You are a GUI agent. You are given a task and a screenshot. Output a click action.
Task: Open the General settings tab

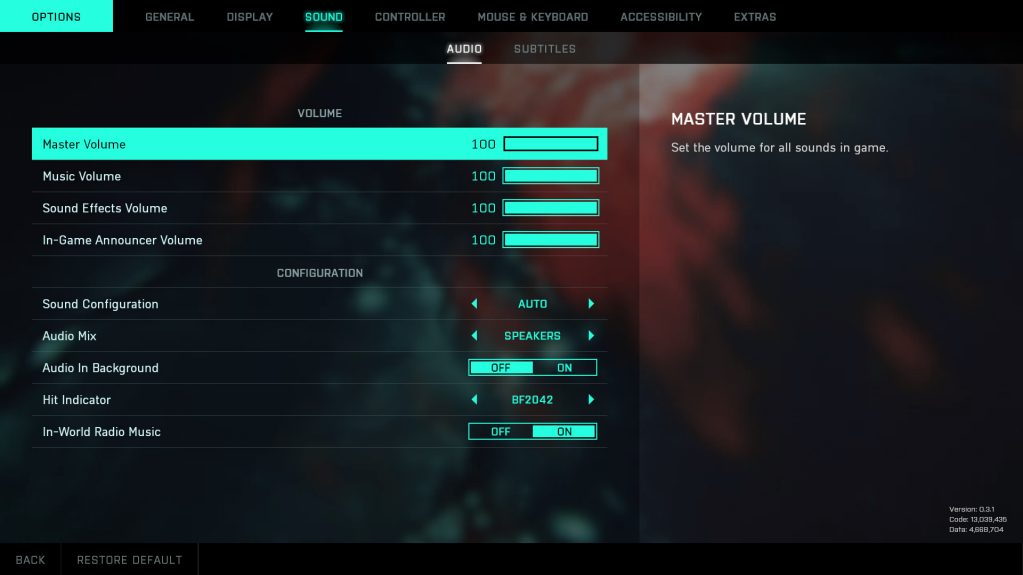[x=169, y=17]
